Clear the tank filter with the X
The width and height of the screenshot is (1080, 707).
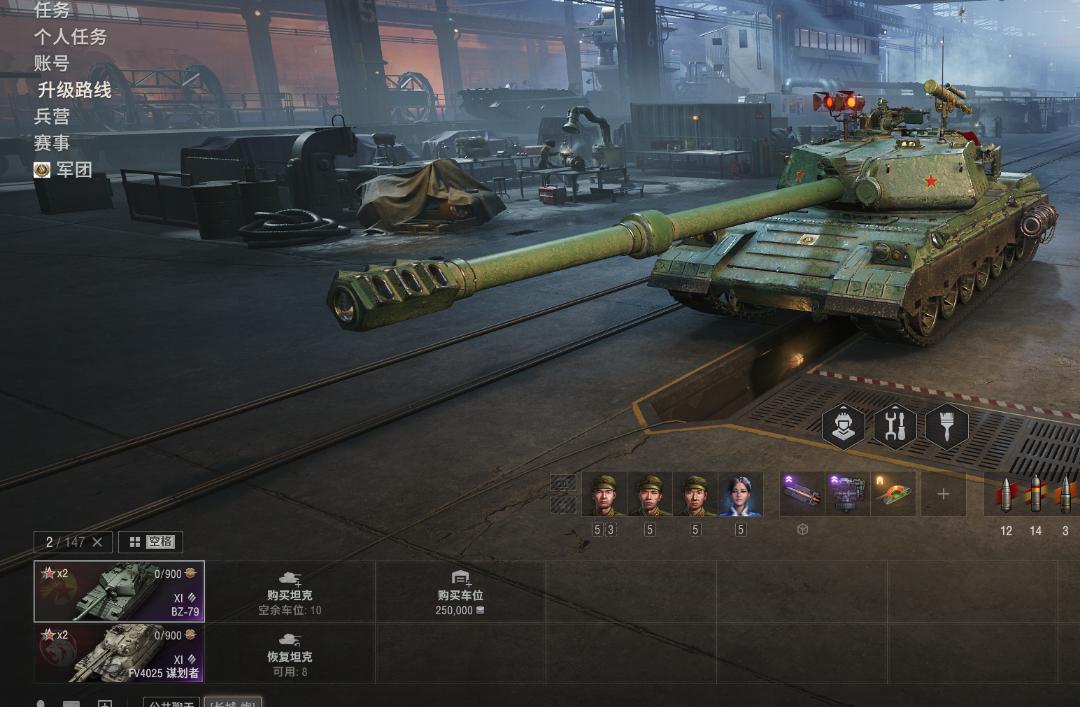pyautogui.click(x=97, y=542)
